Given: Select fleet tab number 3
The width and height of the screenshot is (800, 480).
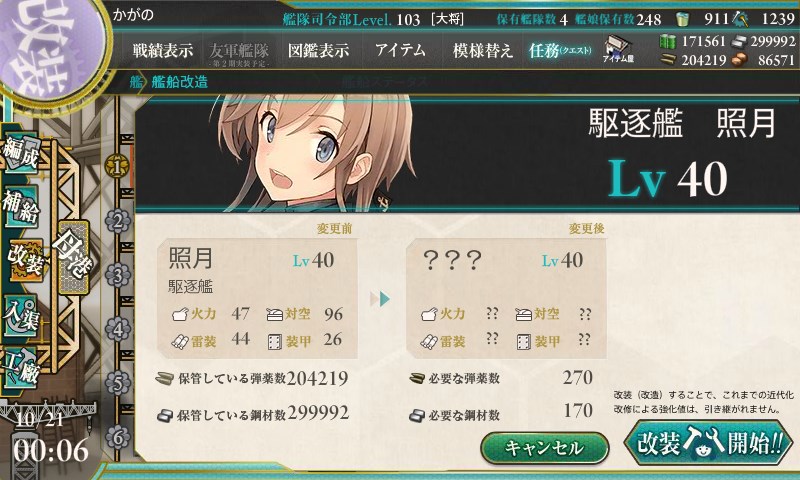Looking at the screenshot, I should [x=118, y=274].
